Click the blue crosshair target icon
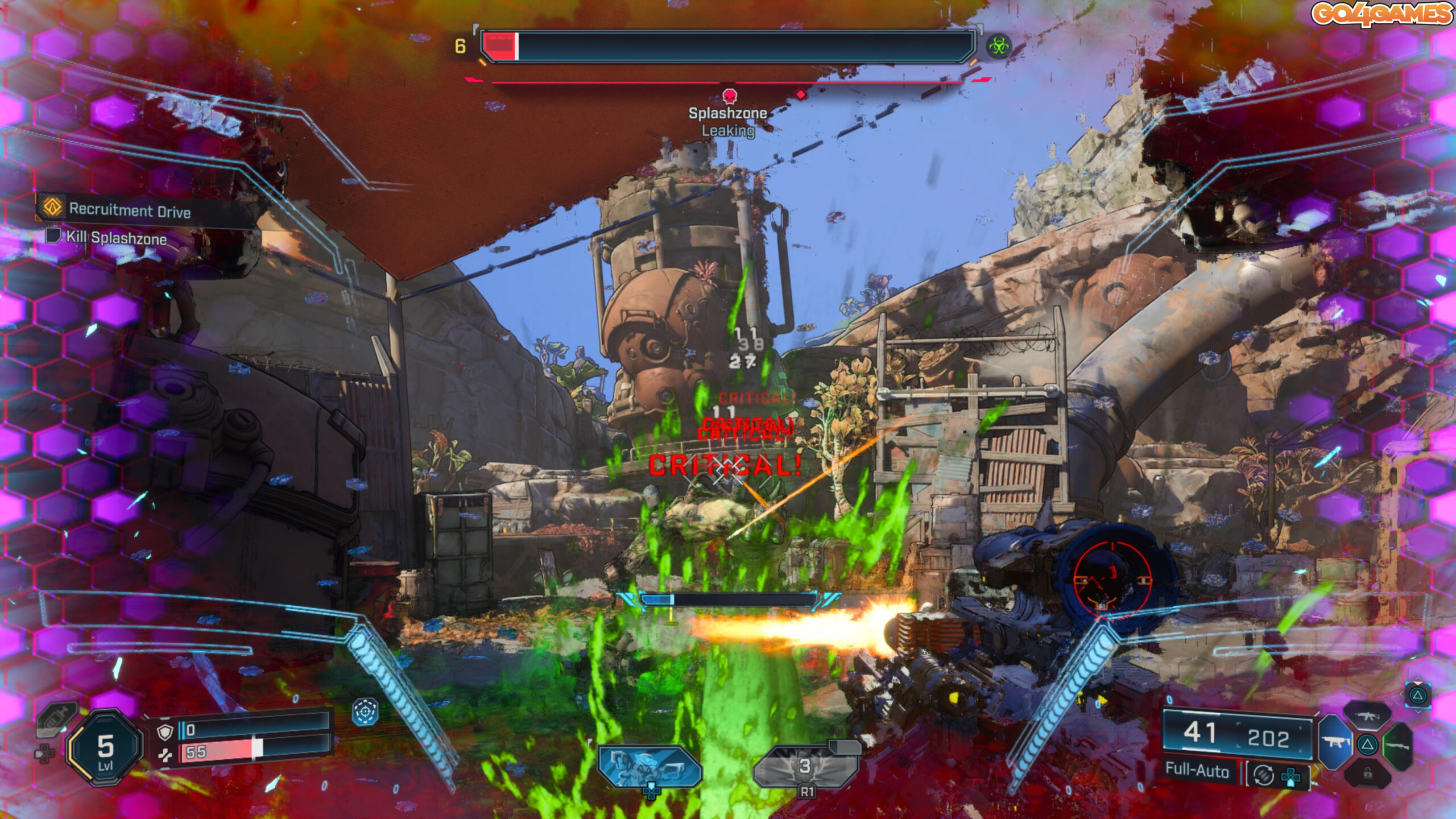Image resolution: width=1456 pixels, height=819 pixels. tap(365, 712)
